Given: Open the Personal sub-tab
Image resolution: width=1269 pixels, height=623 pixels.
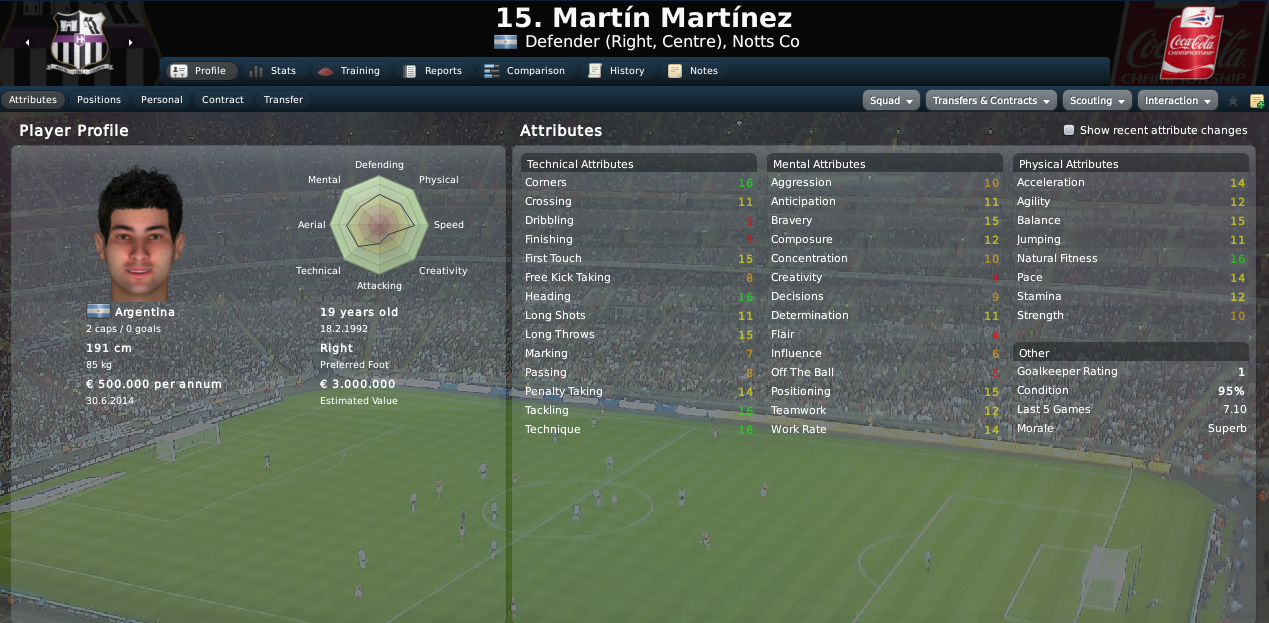Looking at the screenshot, I should 162,100.
